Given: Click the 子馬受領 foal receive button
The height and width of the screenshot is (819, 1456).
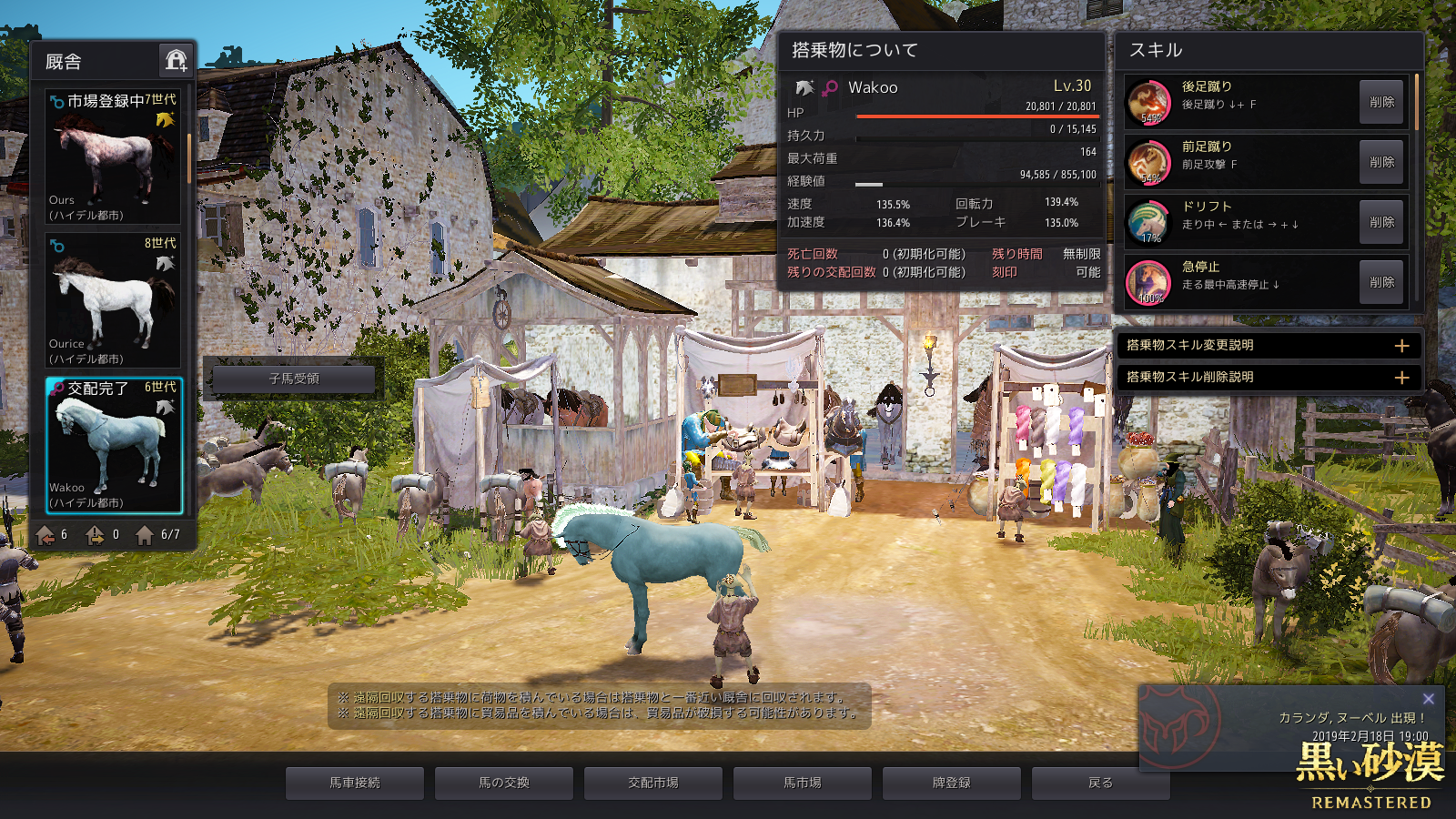Looking at the screenshot, I should pyautogui.click(x=294, y=379).
